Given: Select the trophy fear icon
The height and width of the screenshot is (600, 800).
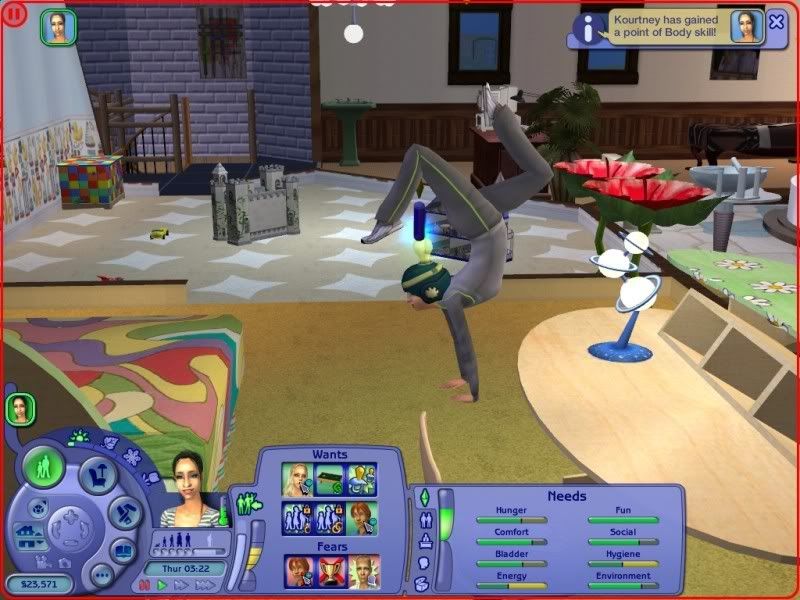Looking at the screenshot, I should (x=332, y=572).
